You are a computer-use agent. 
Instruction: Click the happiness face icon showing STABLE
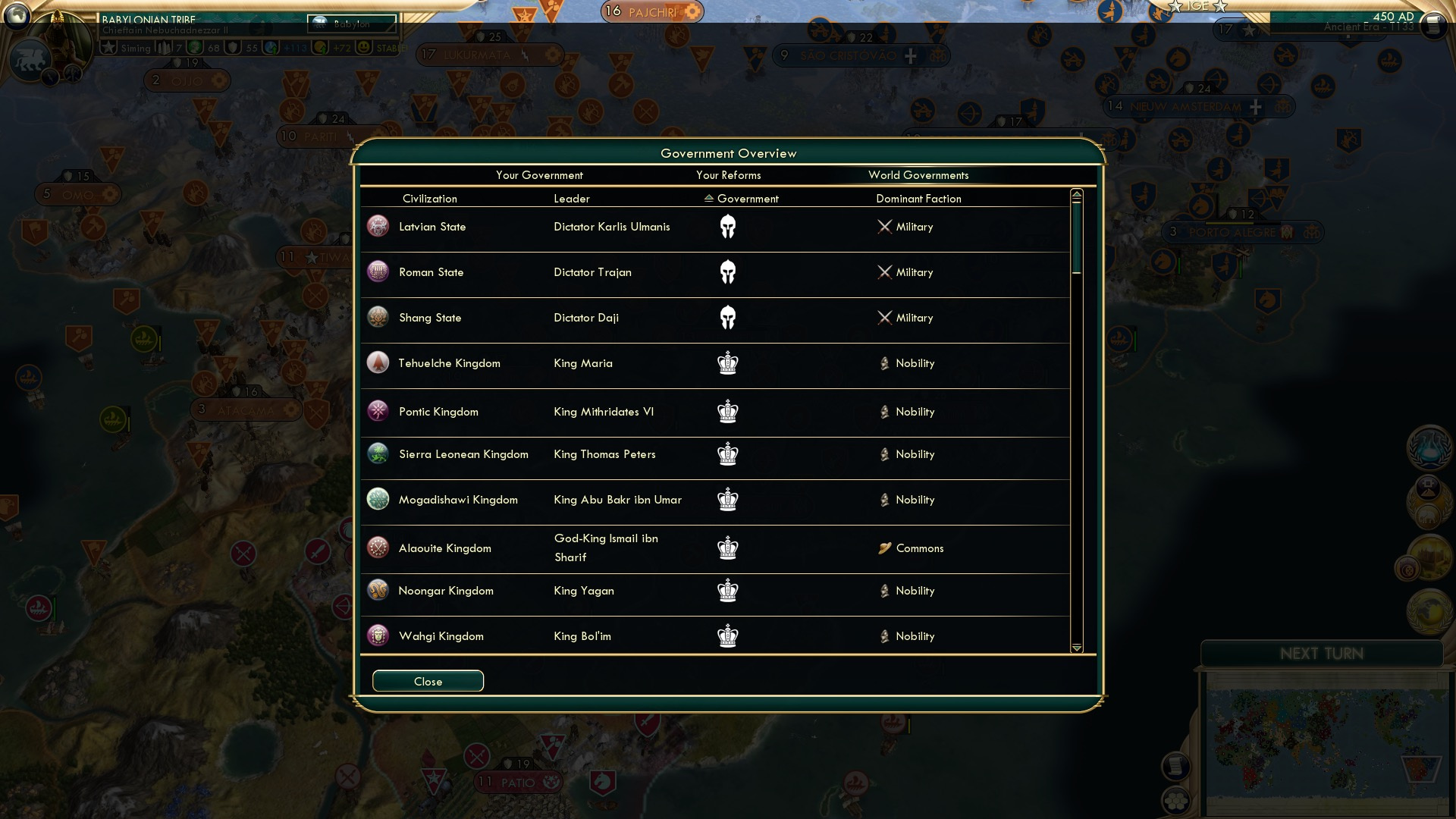point(365,48)
